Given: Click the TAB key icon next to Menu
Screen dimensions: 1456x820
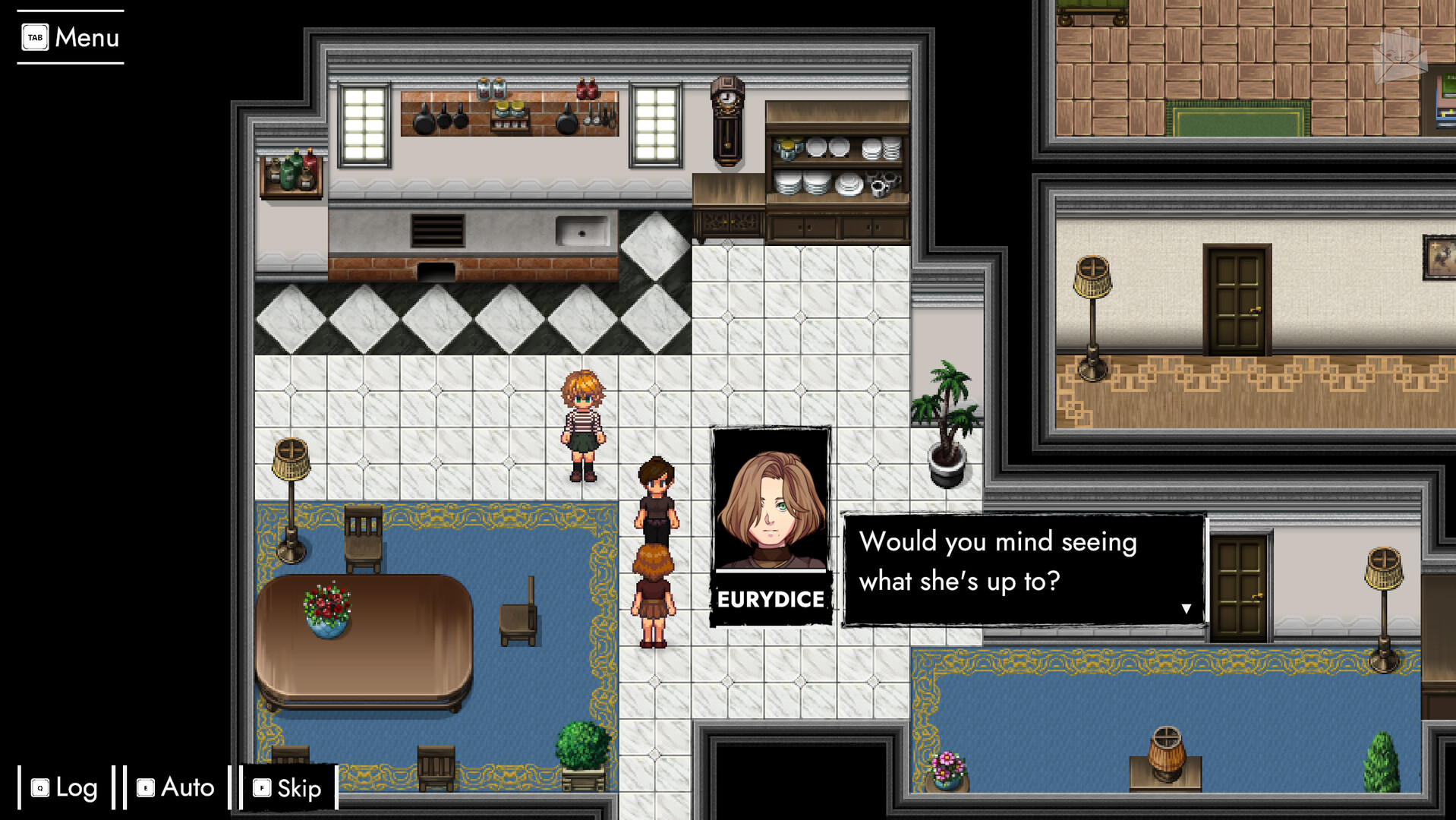Looking at the screenshot, I should pos(36,36).
